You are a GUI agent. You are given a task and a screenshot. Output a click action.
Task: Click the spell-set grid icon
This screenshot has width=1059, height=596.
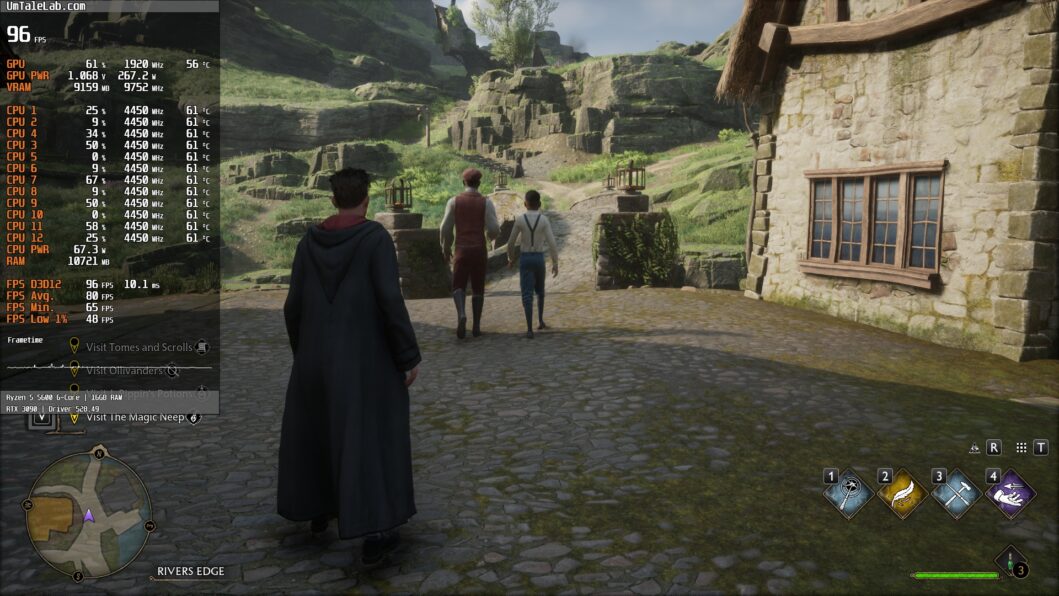[x=1021, y=448]
